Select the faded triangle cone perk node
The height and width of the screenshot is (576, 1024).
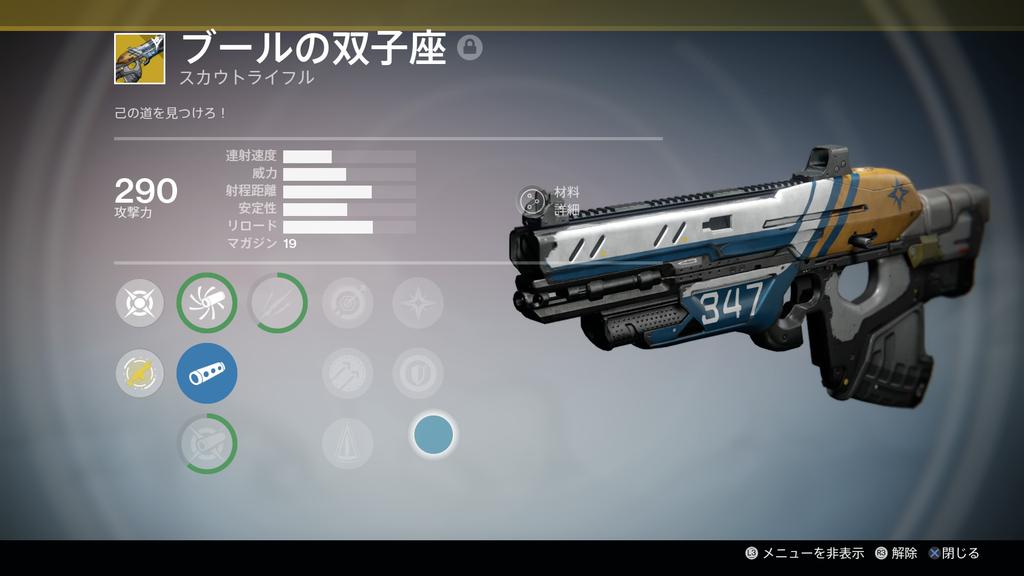(x=348, y=443)
